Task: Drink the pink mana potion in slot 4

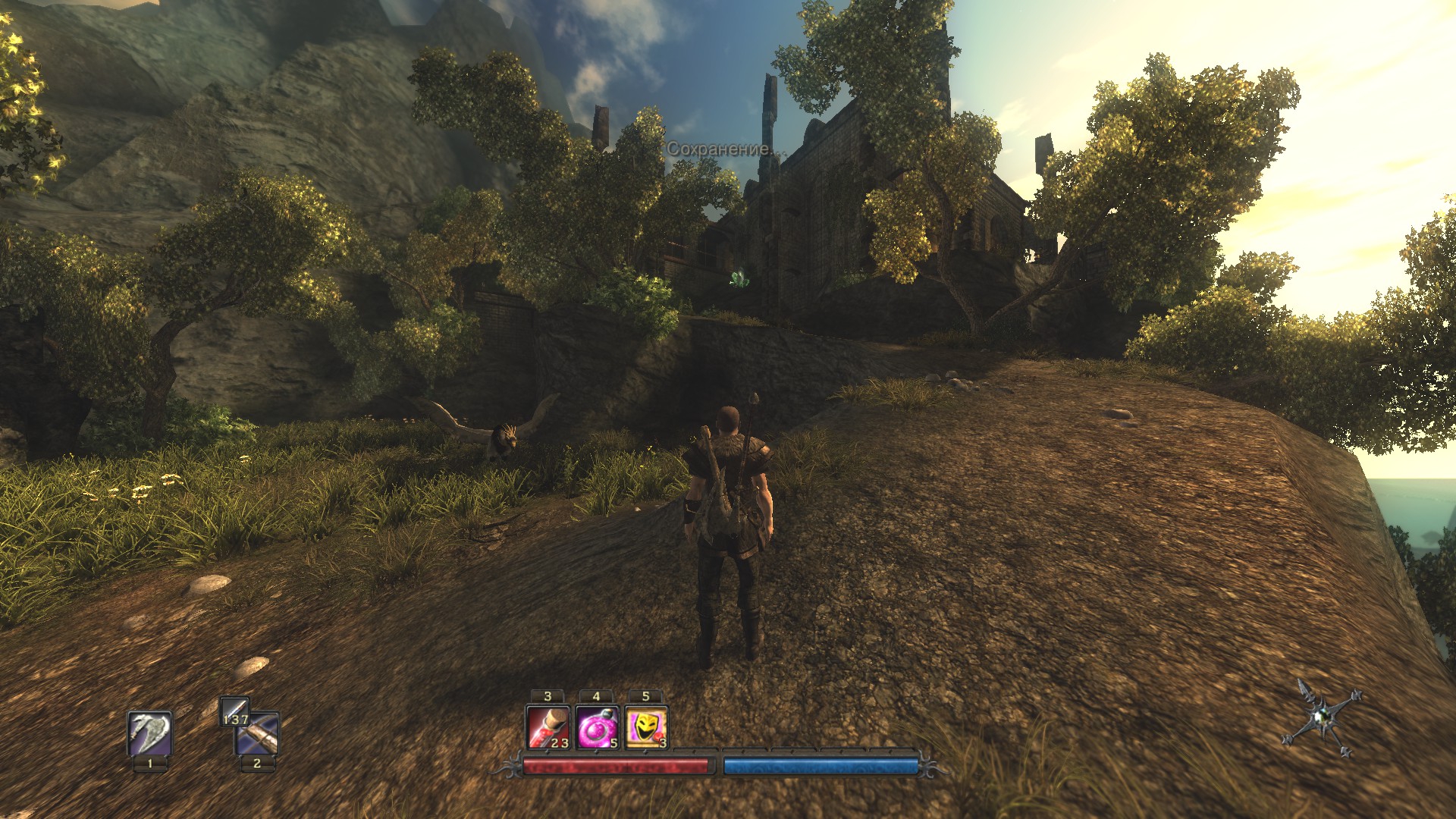Action: (597, 727)
